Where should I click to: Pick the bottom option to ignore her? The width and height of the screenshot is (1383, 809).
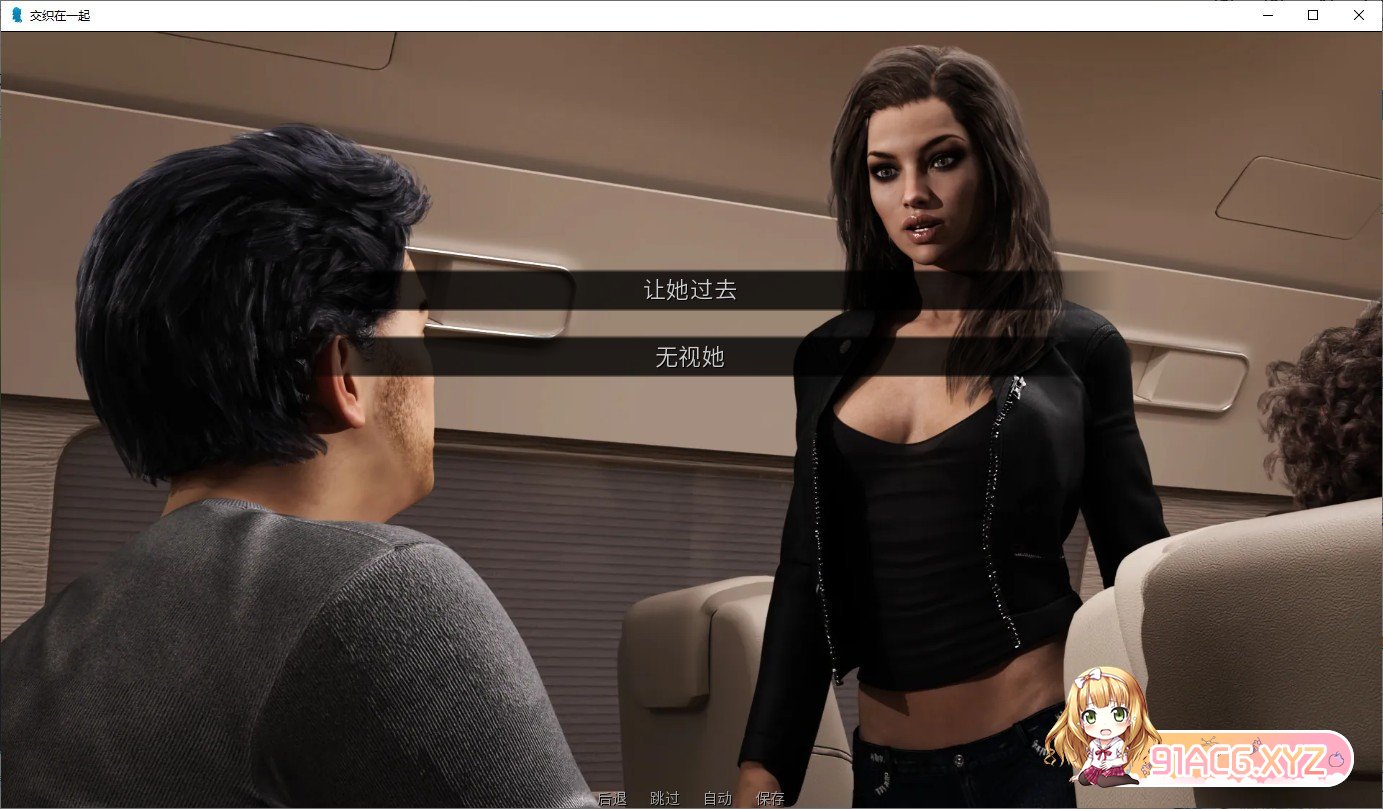pos(688,359)
